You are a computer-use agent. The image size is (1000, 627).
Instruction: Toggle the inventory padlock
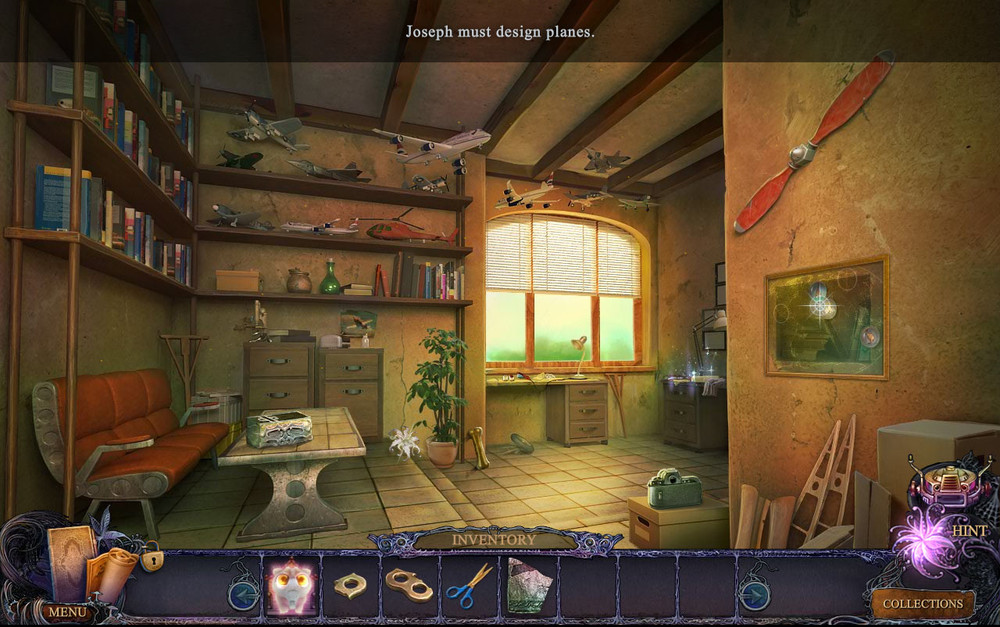coord(152,559)
